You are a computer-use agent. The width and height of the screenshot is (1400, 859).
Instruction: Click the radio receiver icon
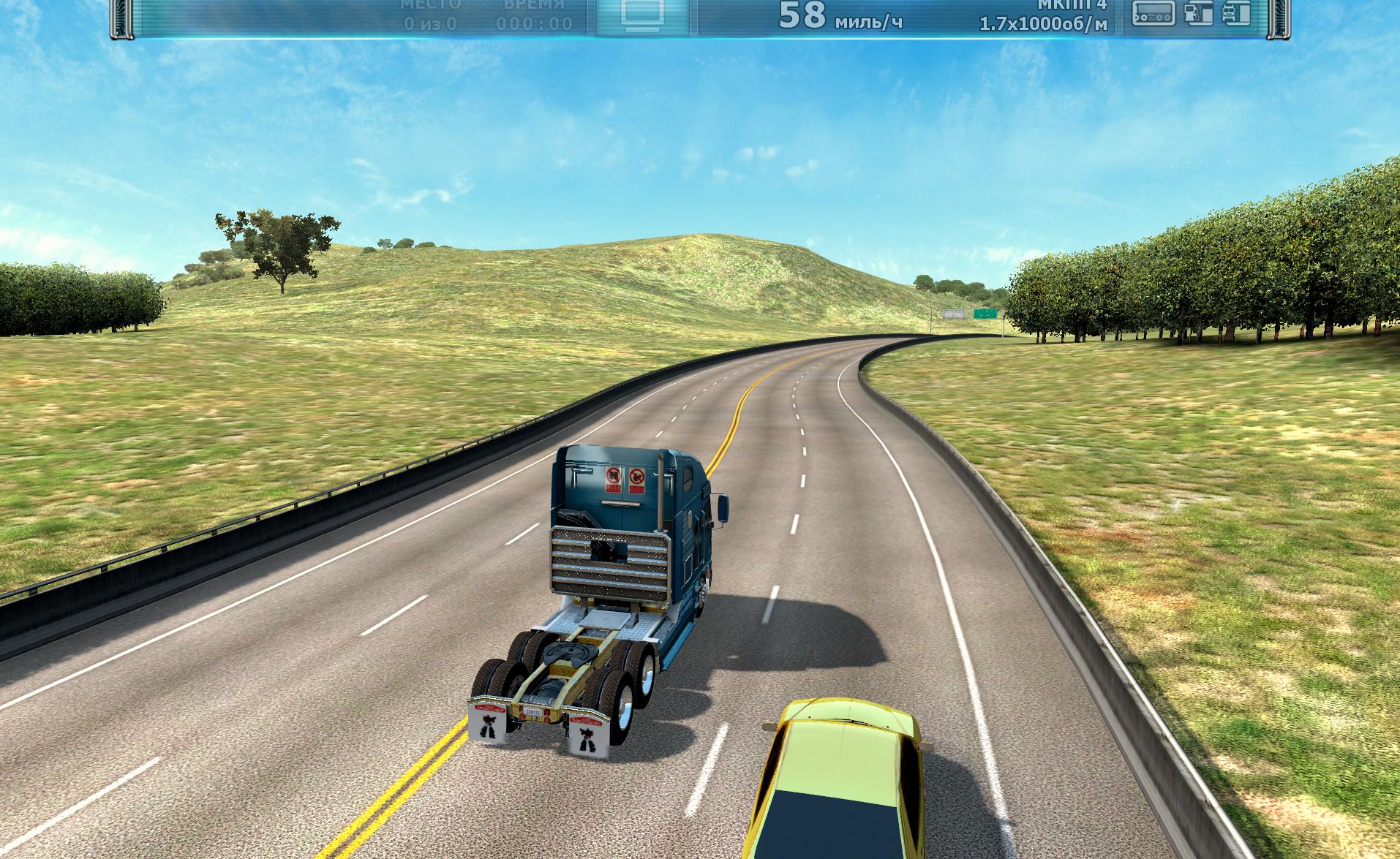click(x=1154, y=13)
